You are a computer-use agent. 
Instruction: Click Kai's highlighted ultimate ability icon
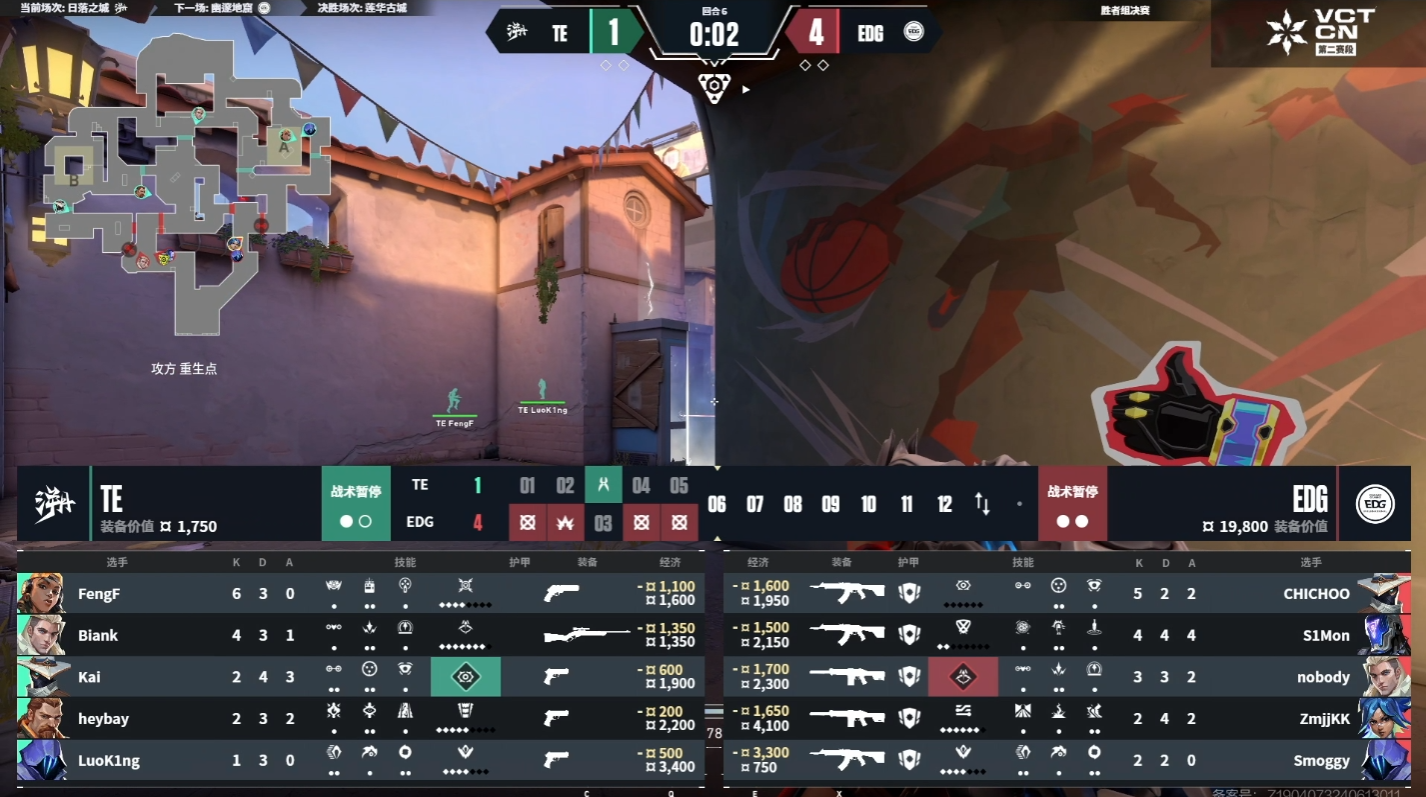[x=465, y=677]
